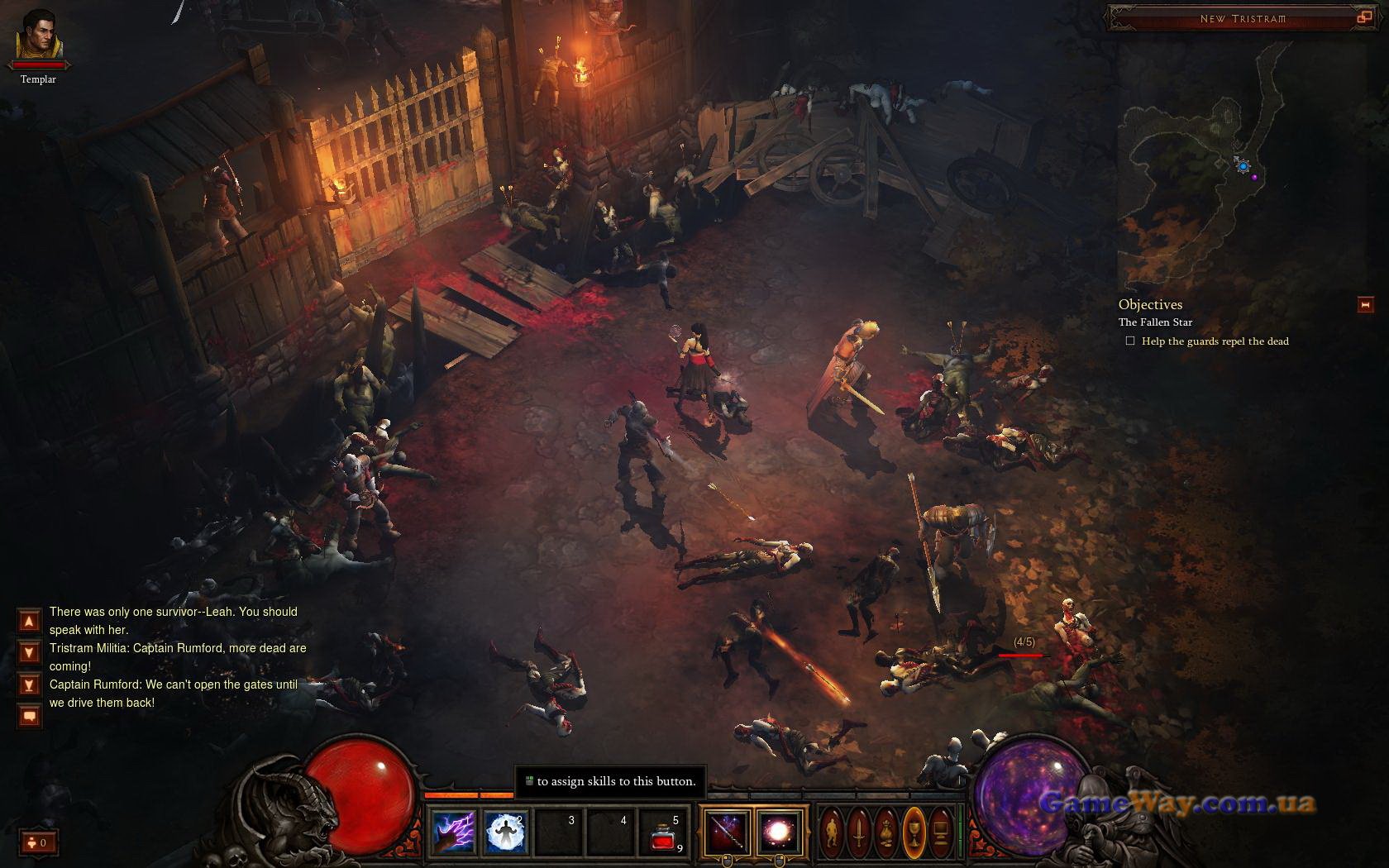
Task: Toggle the map window button beside New Tristram
Action: point(1363,17)
